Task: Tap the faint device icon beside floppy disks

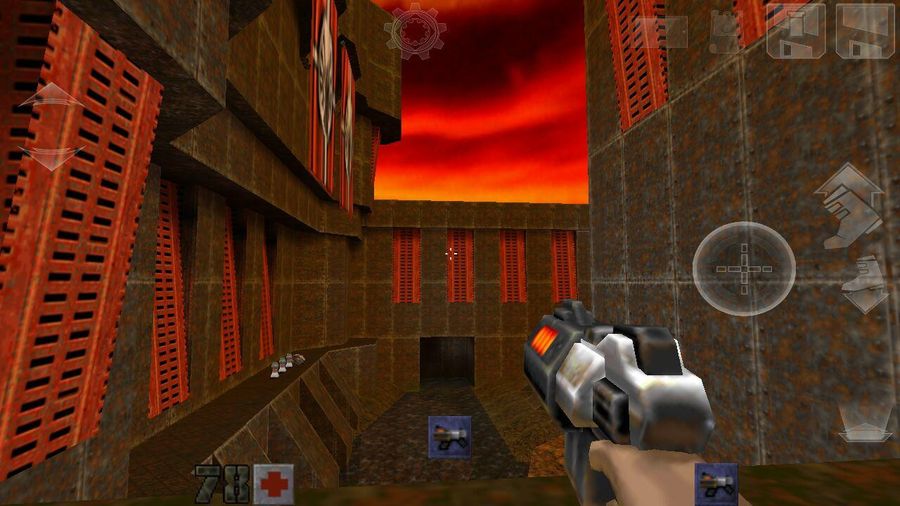Action: point(725,32)
